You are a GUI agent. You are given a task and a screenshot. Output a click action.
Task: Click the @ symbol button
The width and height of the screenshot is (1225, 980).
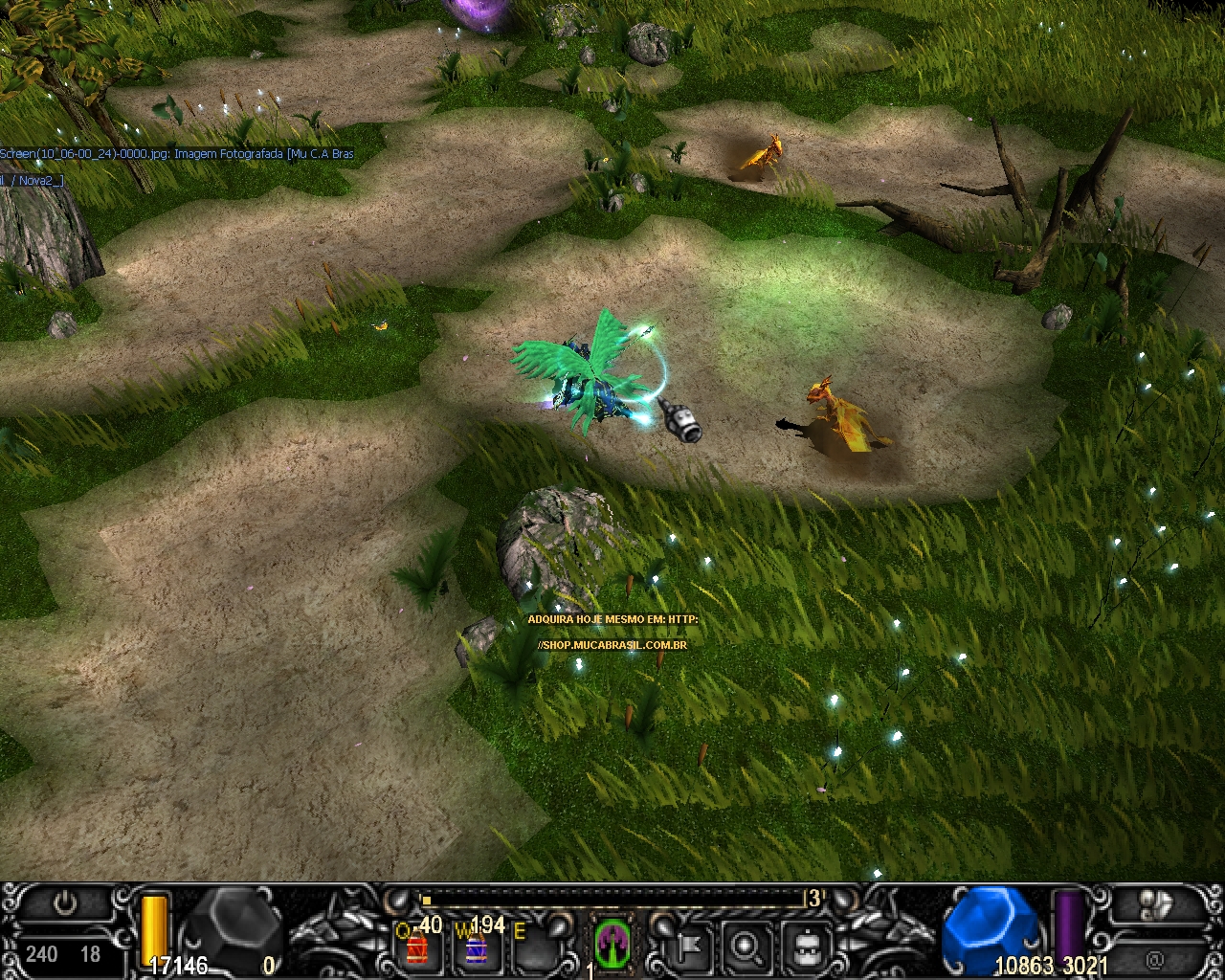[1154, 958]
